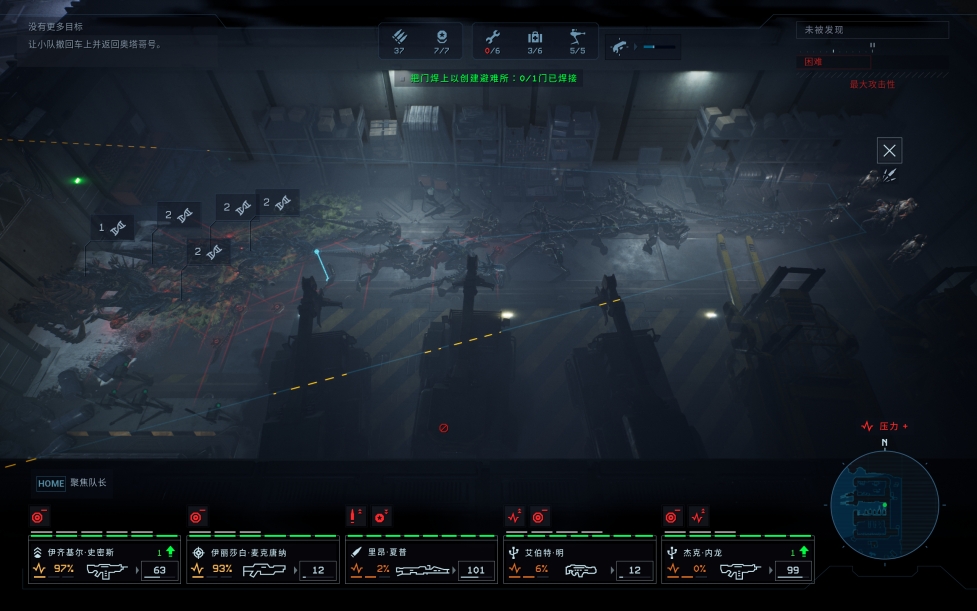Click the 没有更多目标 objective panel
The width and height of the screenshot is (977, 611).
(x=95, y=35)
